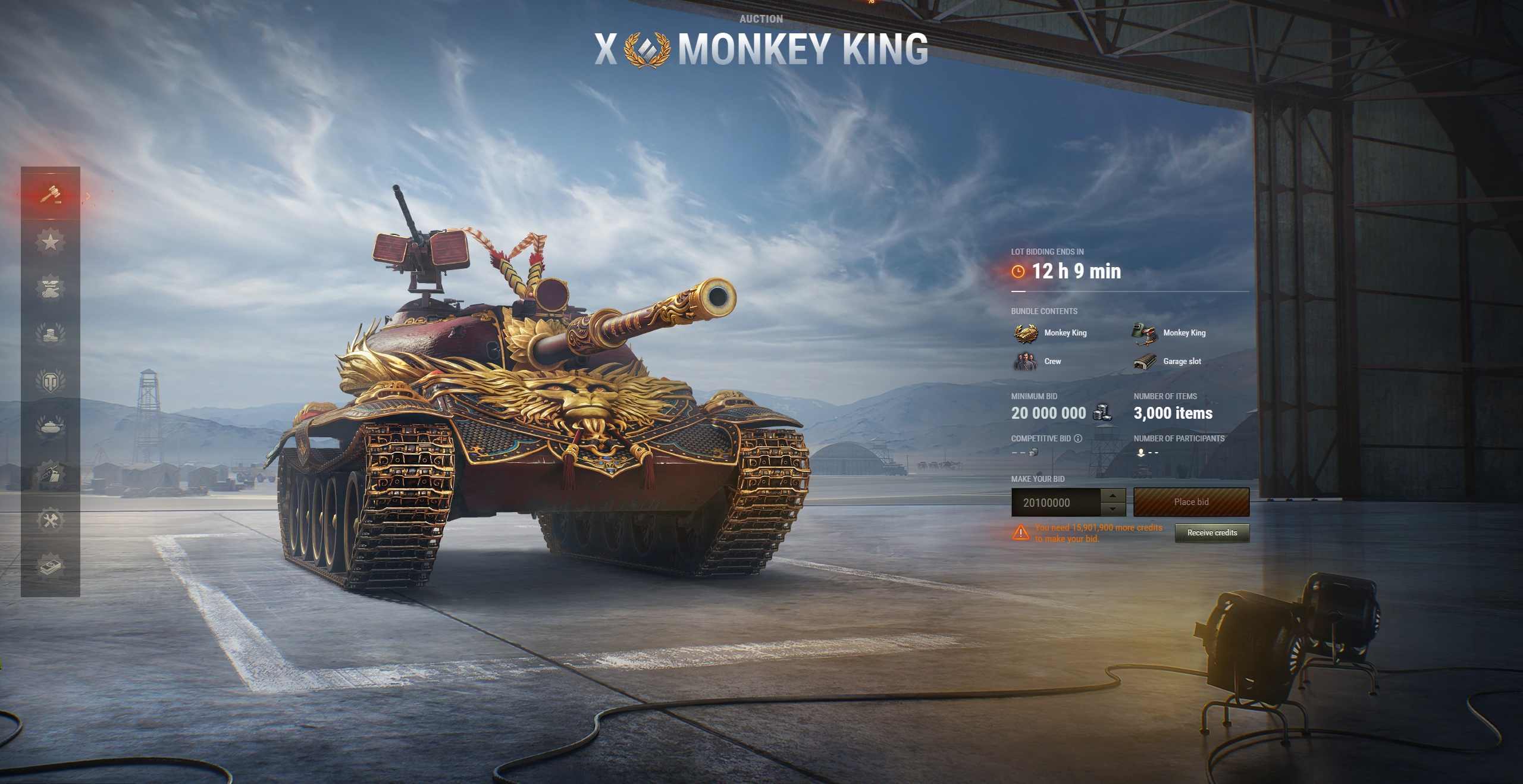This screenshot has height=784, width=1523.
Task: Click the bid amount input field
Action: pyautogui.click(x=1055, y=503)
